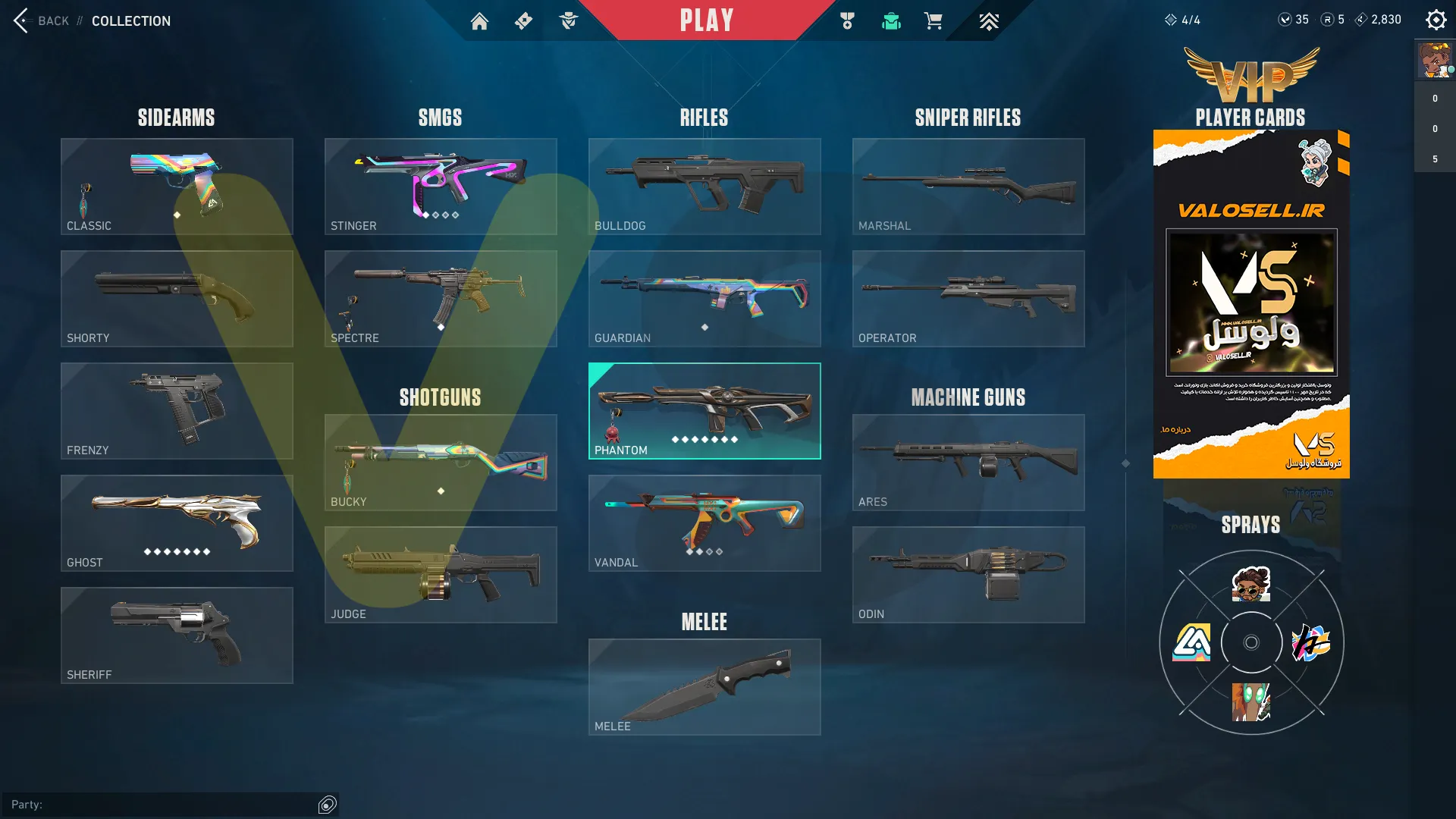
Task: Open the Spectre weapon slot
Action: point(441,299)
